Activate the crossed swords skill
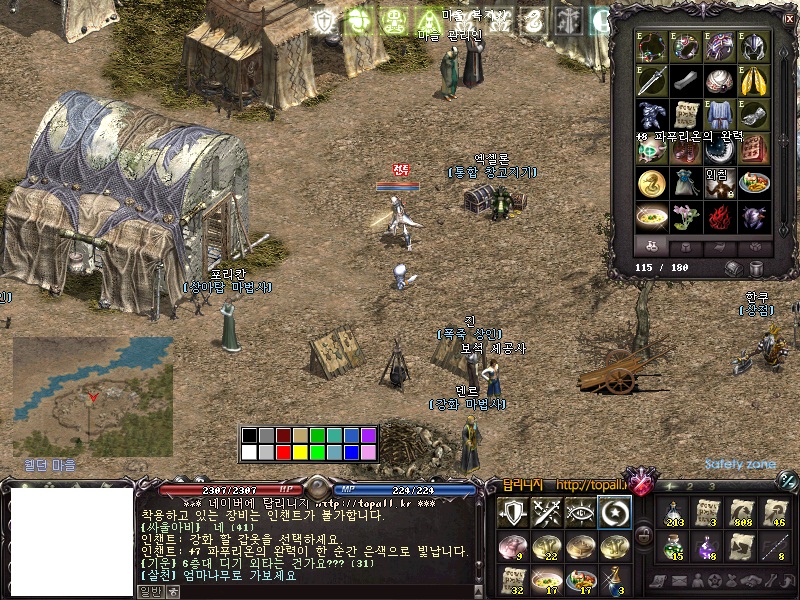800x600 pixels. (x=546, y=512)
